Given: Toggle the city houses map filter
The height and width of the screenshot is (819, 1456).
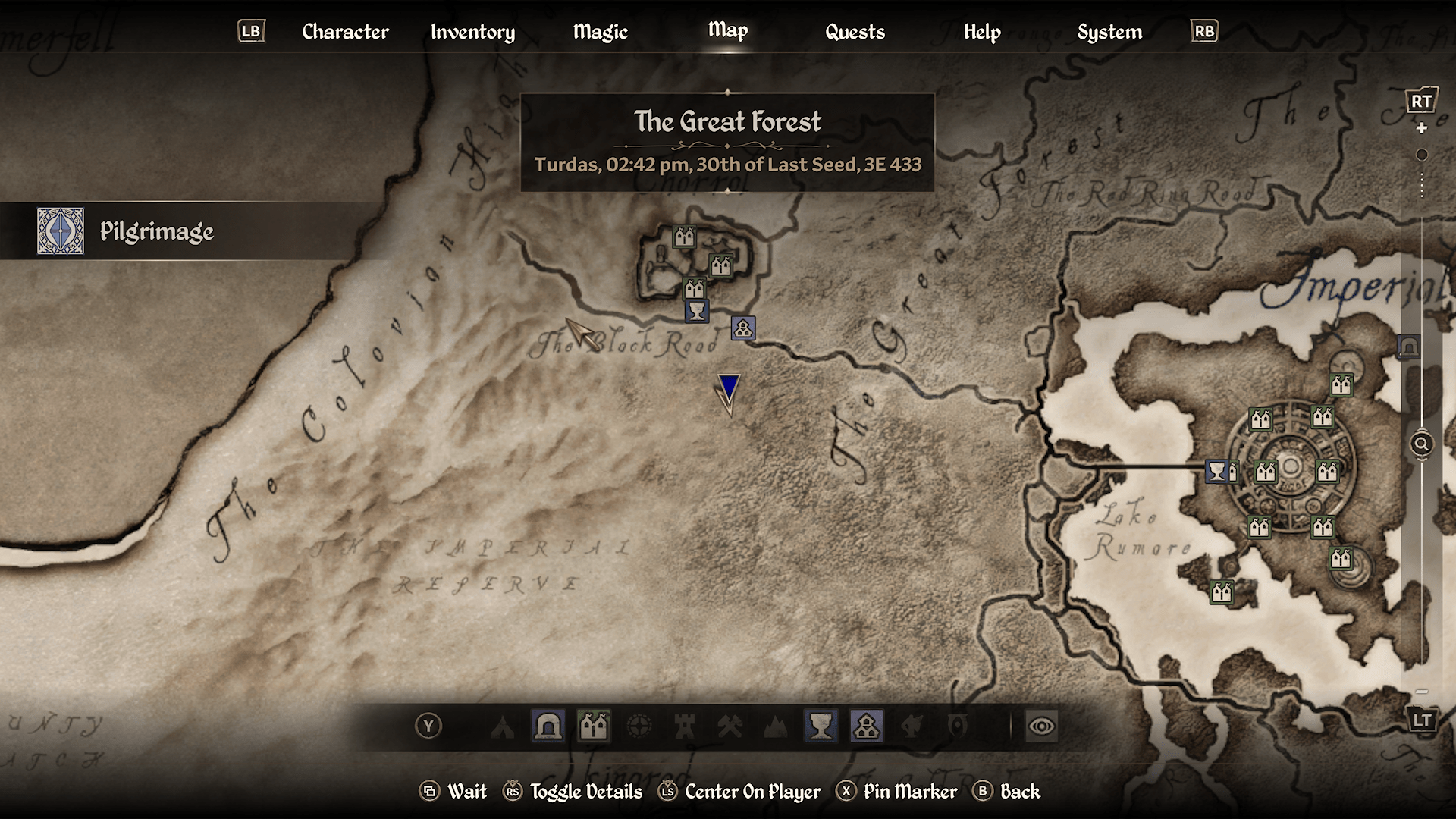Looking at the screenshot, I should coord(594,726).
